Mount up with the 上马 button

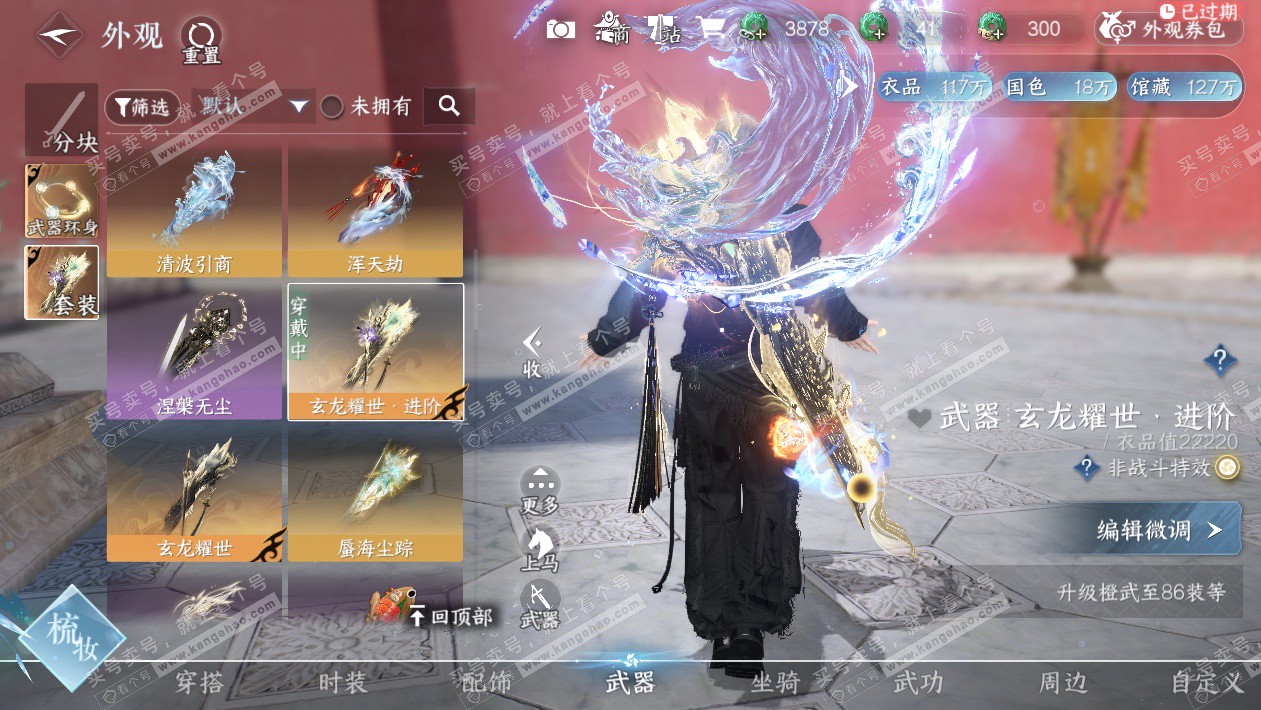click(540, 548)
